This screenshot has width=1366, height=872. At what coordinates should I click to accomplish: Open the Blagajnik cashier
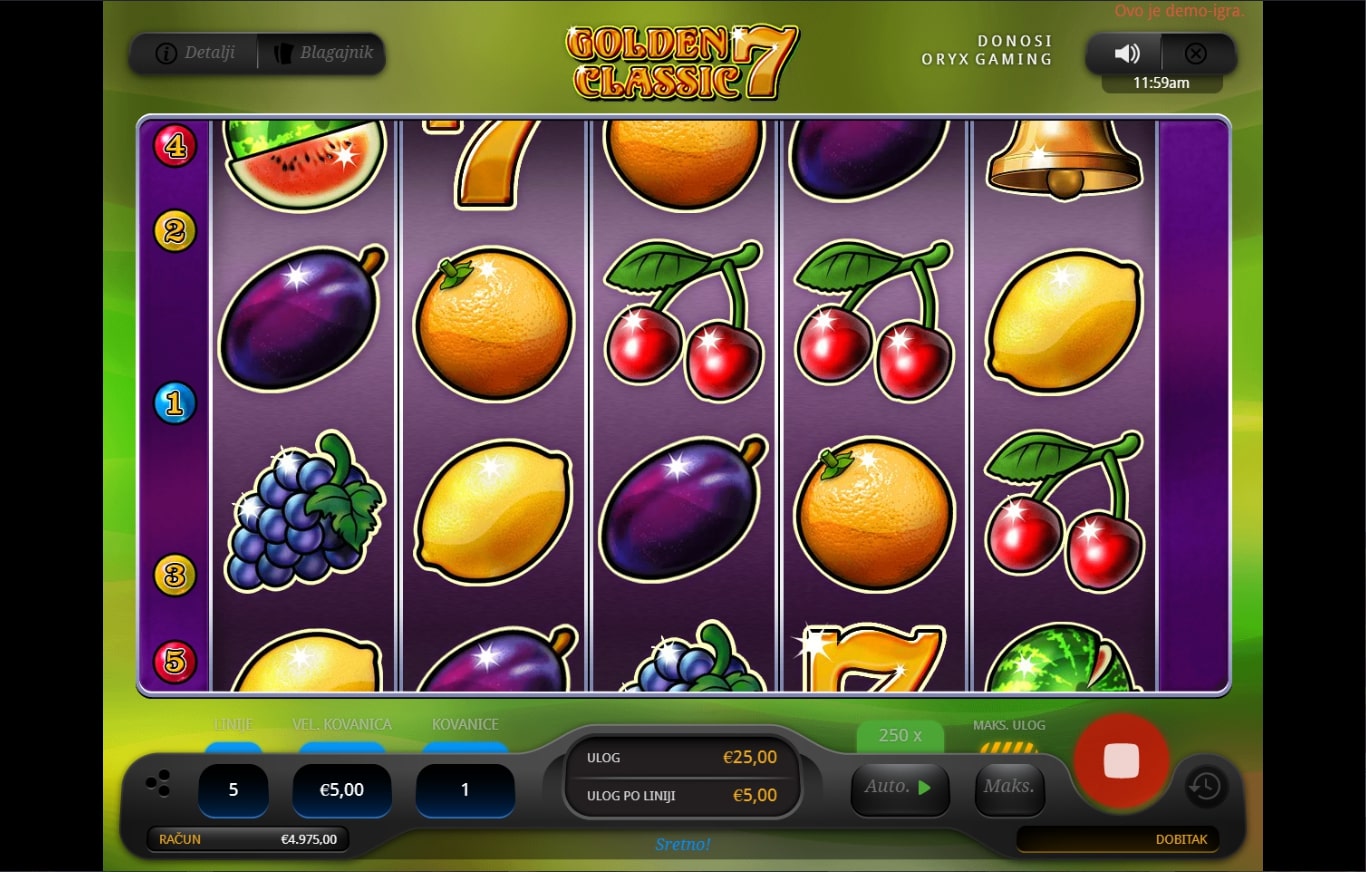click(322, 53)
